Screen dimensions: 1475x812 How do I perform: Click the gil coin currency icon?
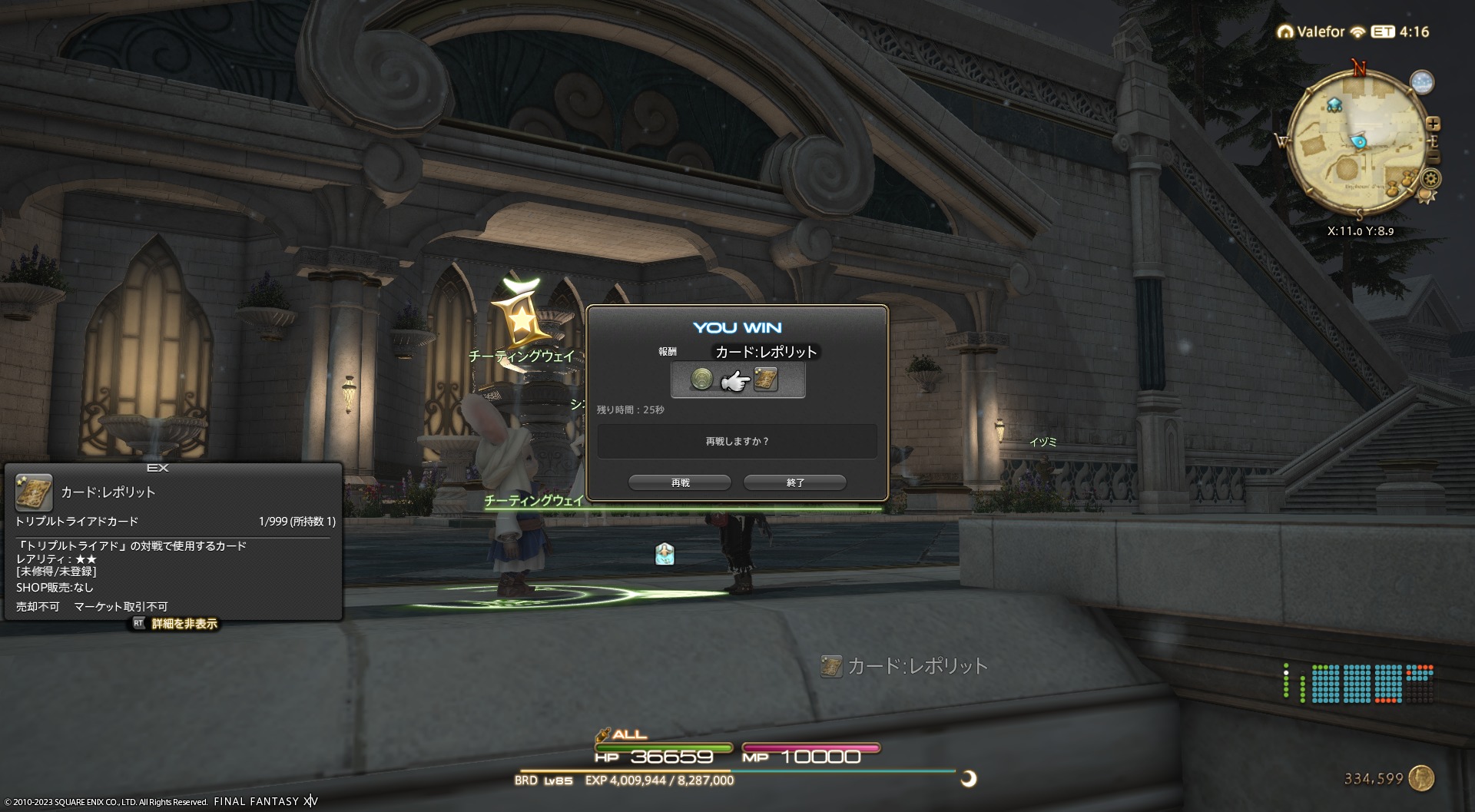point(1422,778)
